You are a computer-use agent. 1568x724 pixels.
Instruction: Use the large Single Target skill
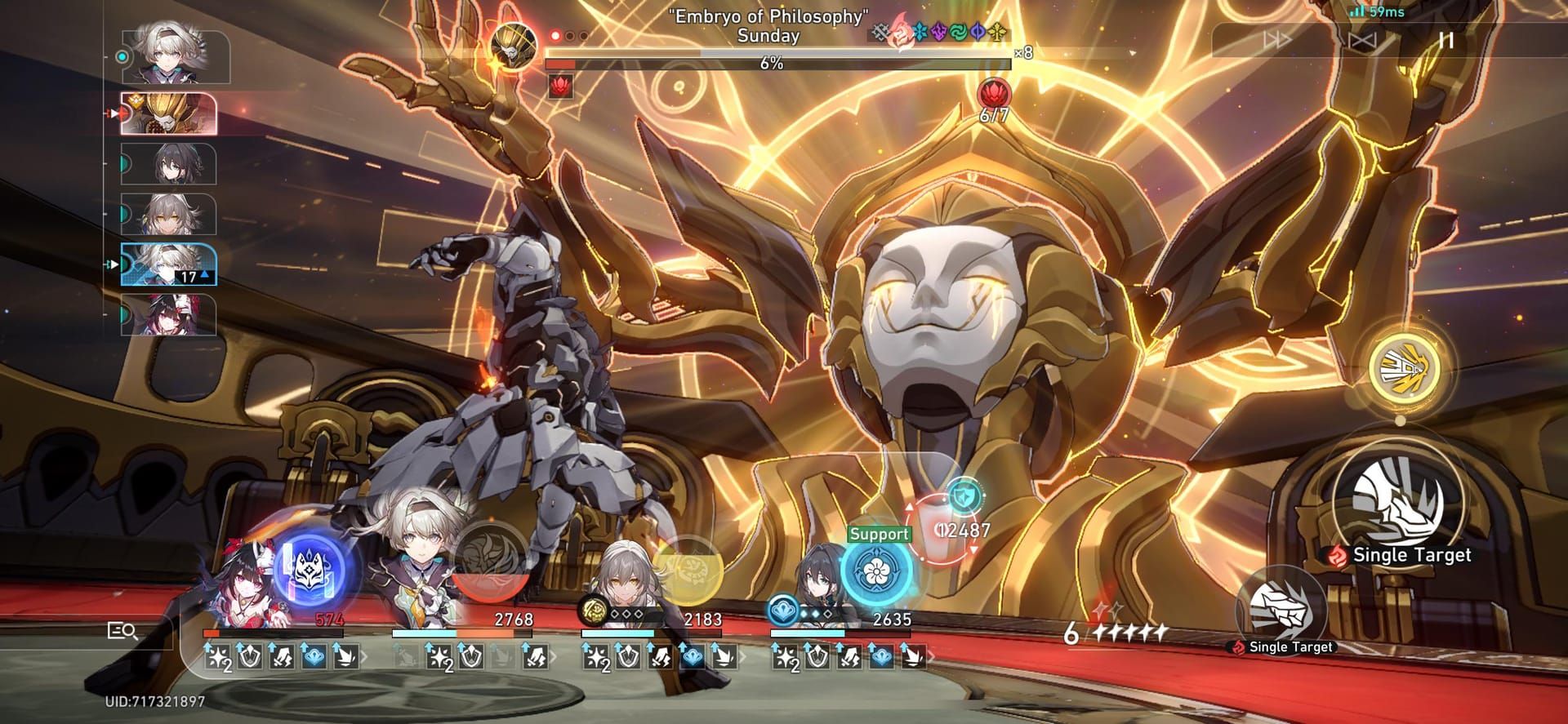pyautogui.click(x=1400, y=498)
